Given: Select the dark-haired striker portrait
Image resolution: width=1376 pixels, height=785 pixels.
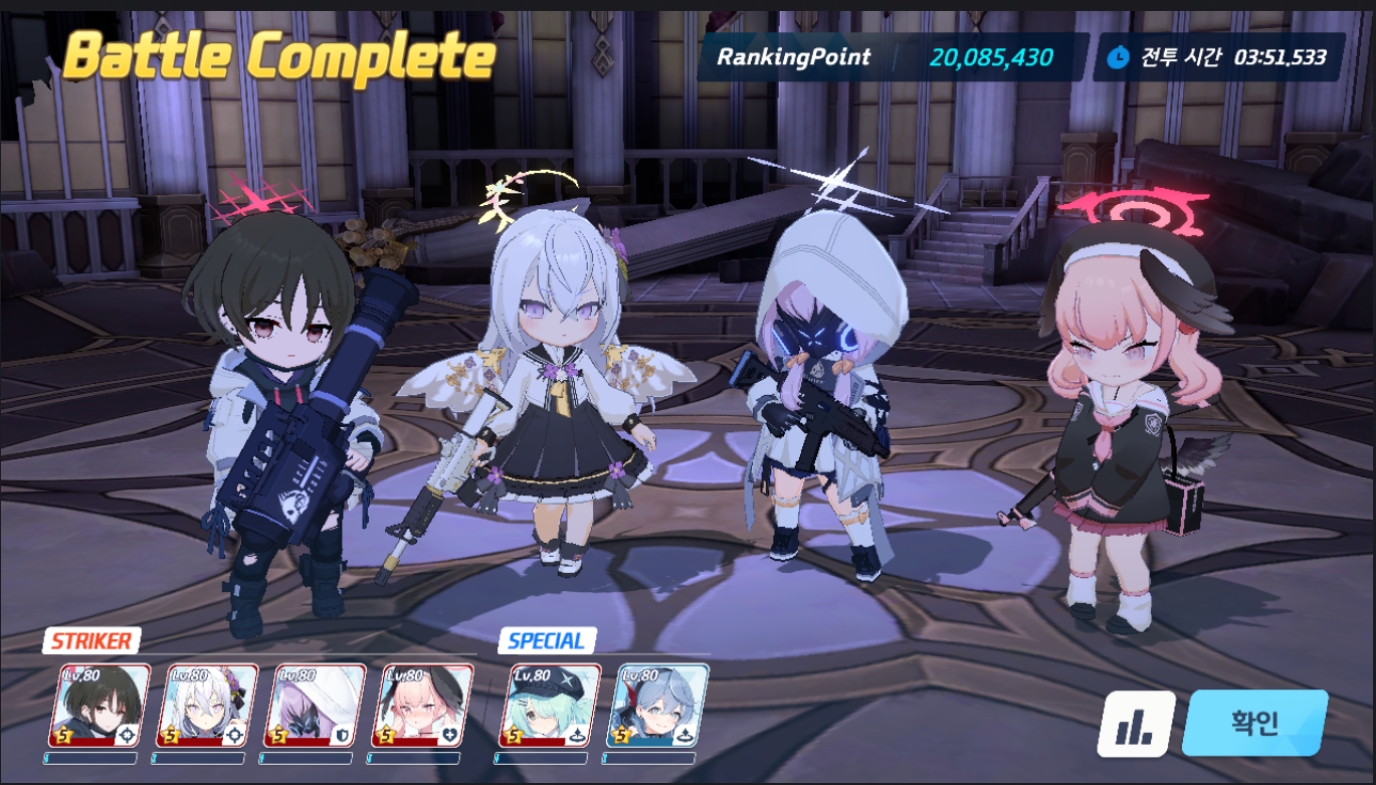Looking at the screenshot, I should [99, 705].
